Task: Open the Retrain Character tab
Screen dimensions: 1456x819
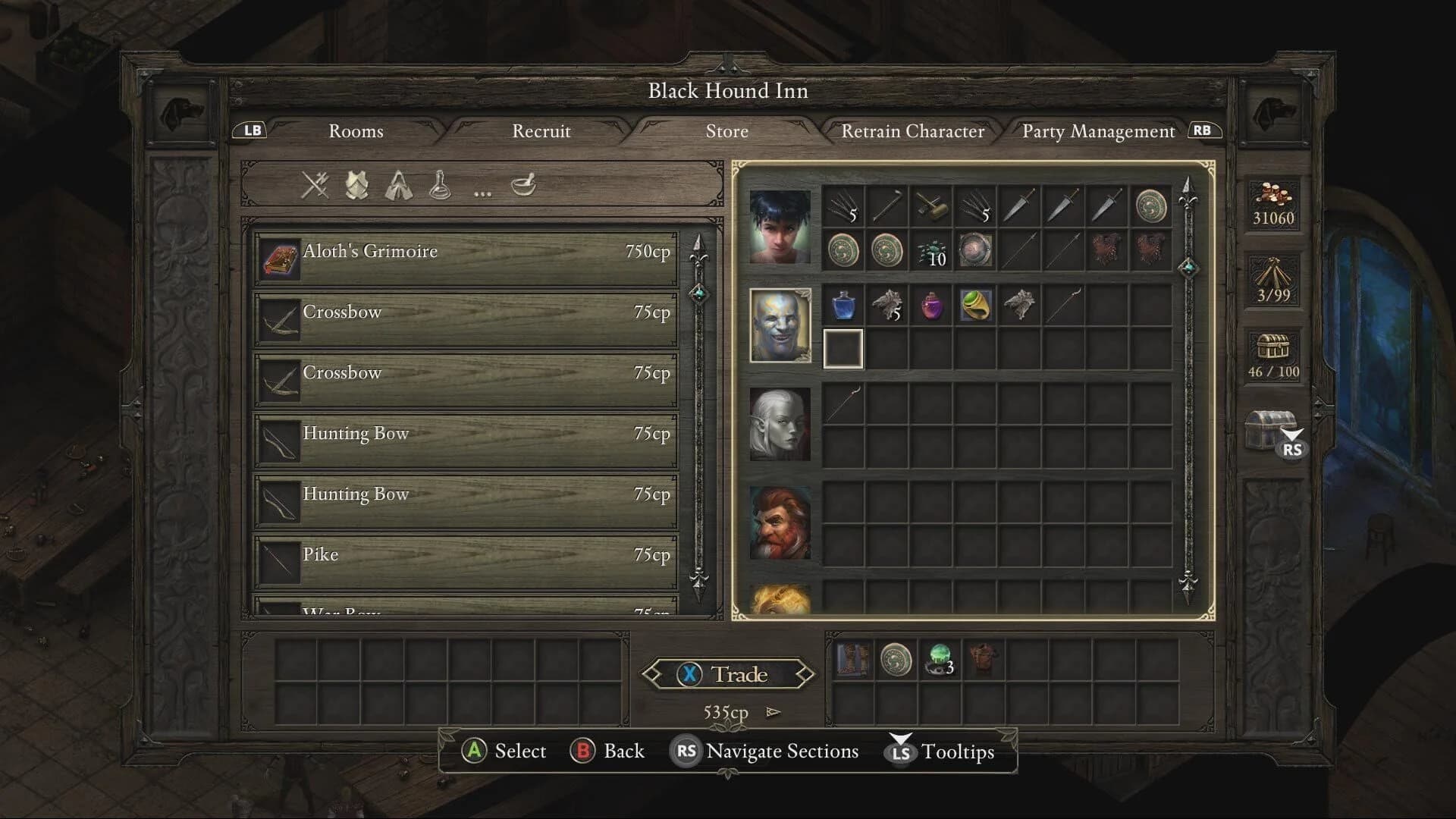Action: coord(912,131)
